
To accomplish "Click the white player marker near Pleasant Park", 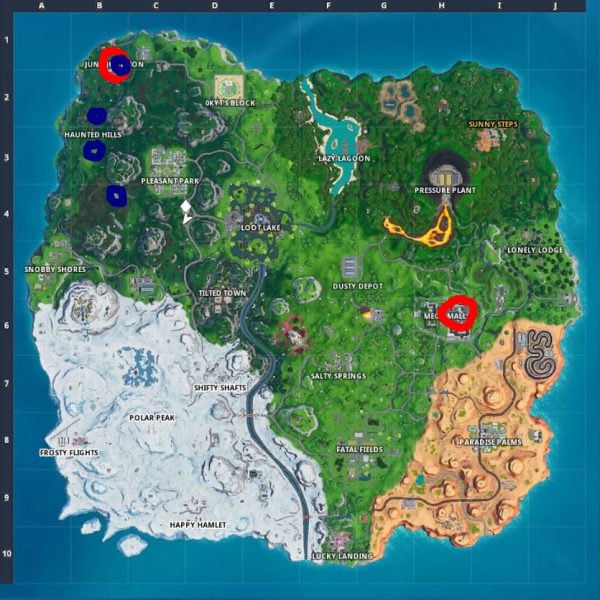I will [186, 211].
